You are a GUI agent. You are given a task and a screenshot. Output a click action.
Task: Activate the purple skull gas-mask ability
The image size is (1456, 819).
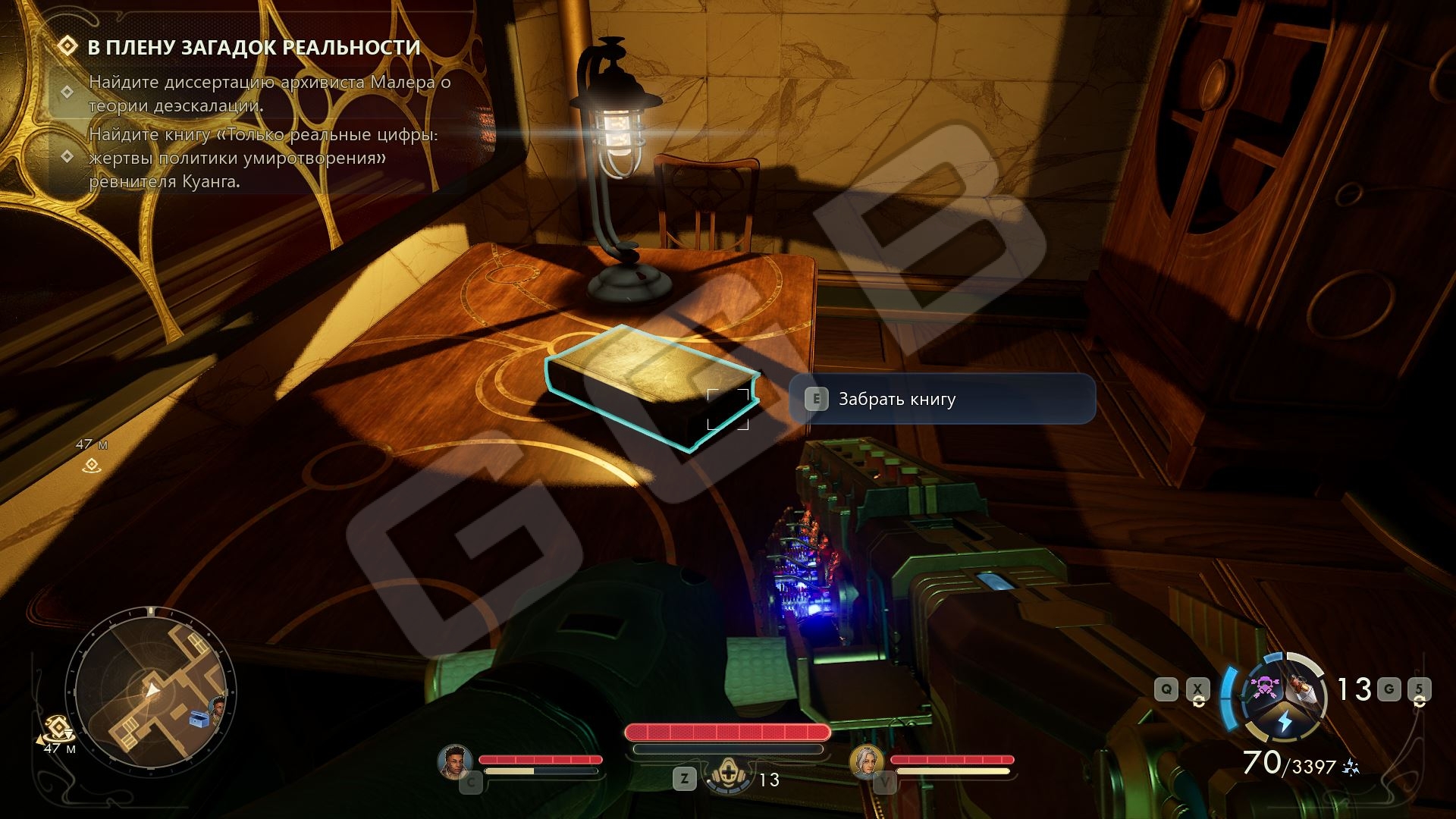[1265, 688]
